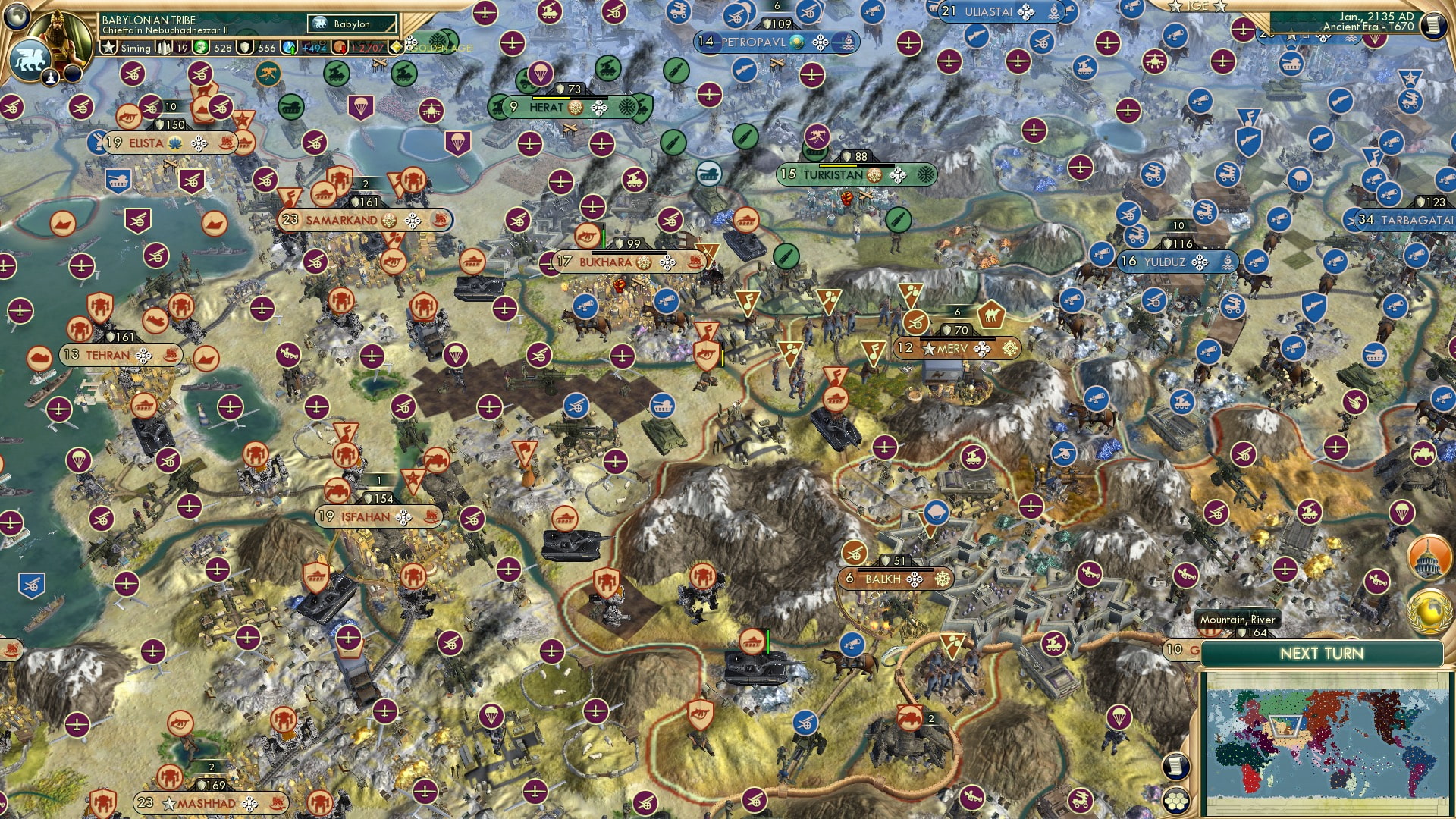Click the science icon showing +494
The image size is (1456, 819).
pyautogui.click(x=287, y=47)
